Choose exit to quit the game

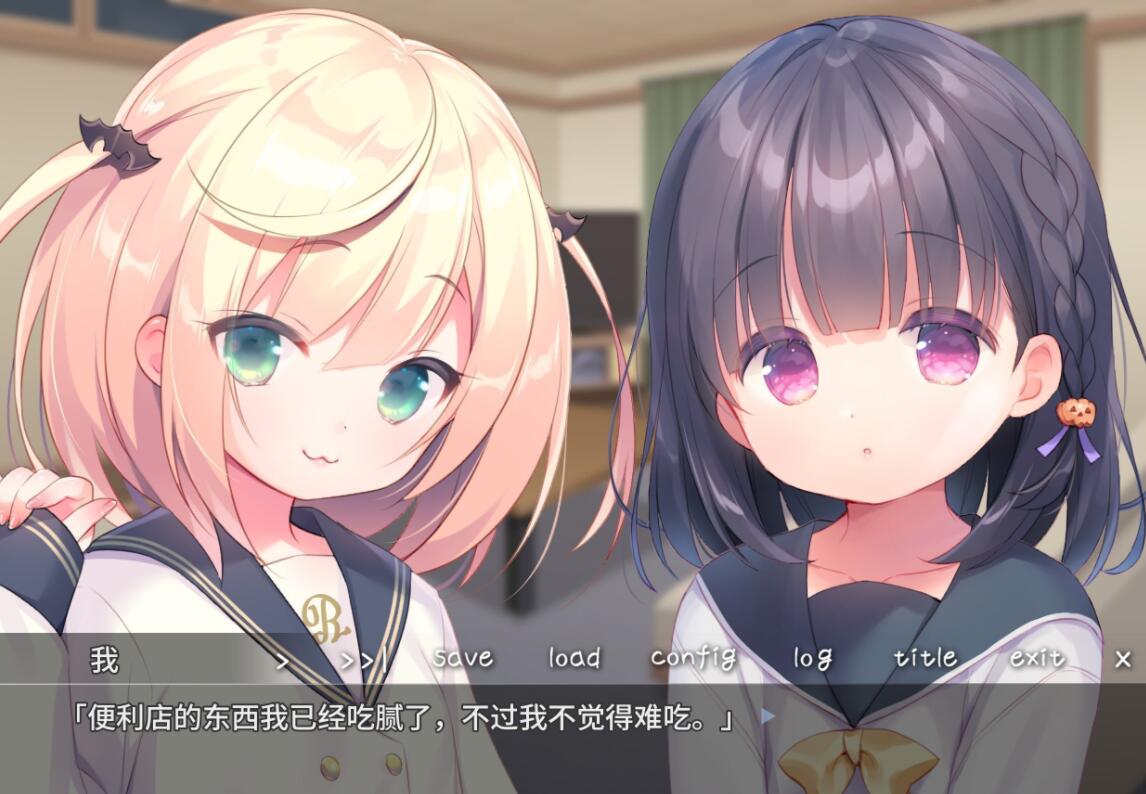pos(1036,658)
